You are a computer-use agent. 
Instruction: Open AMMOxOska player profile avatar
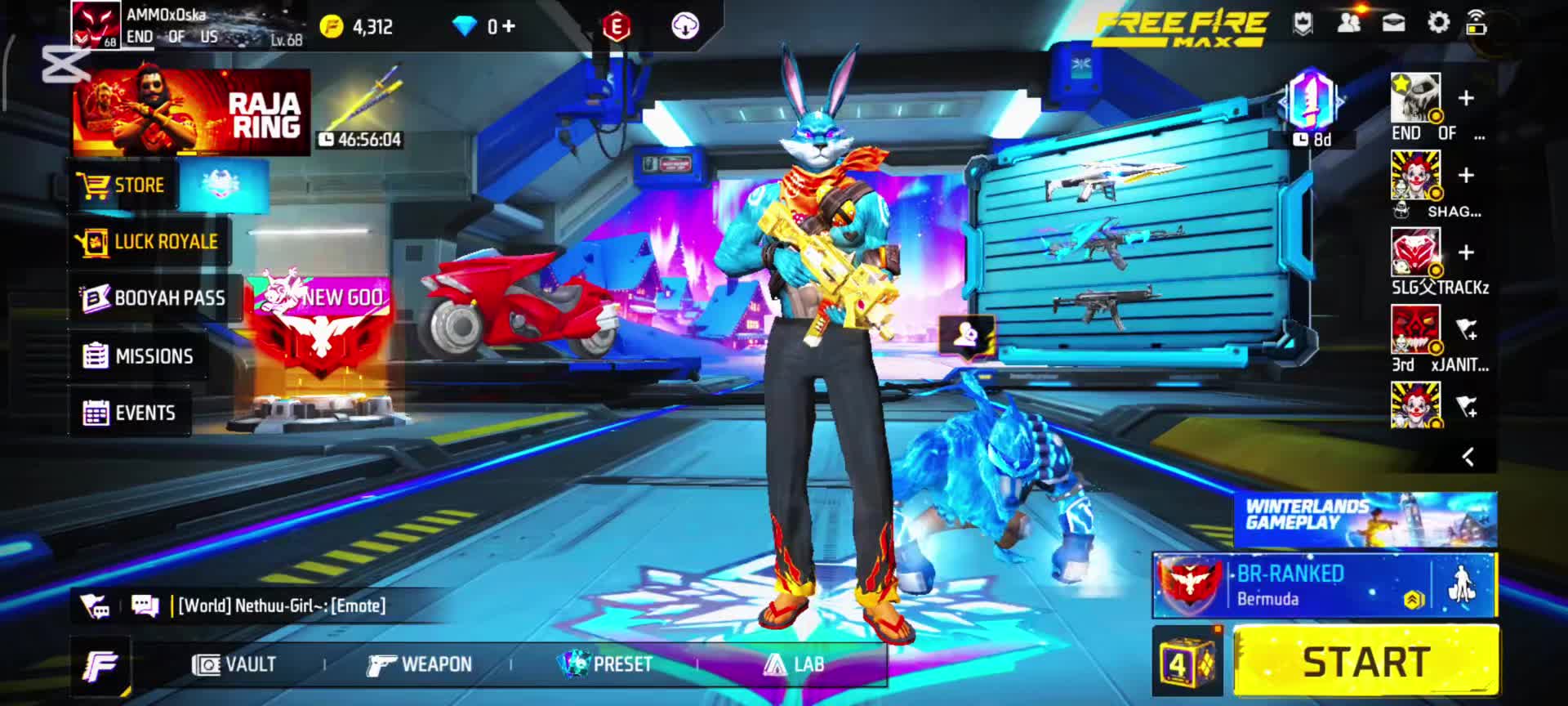point(96,25)
